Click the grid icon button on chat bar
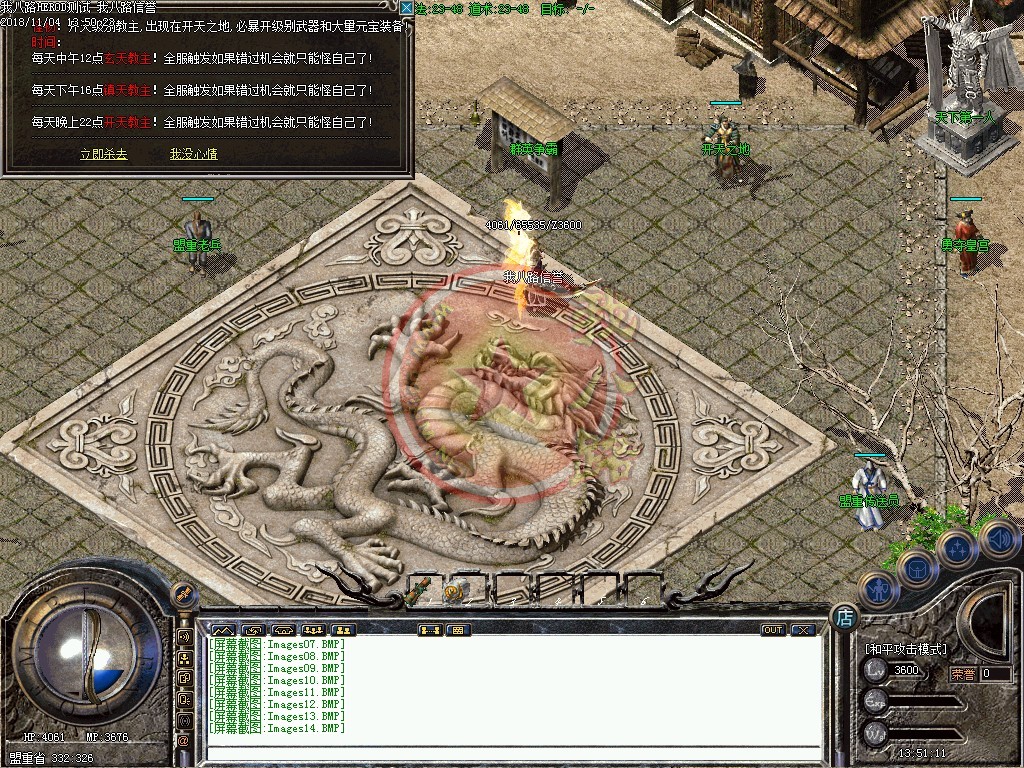This screenshot has width=1024, height=768. click(458, 630)
